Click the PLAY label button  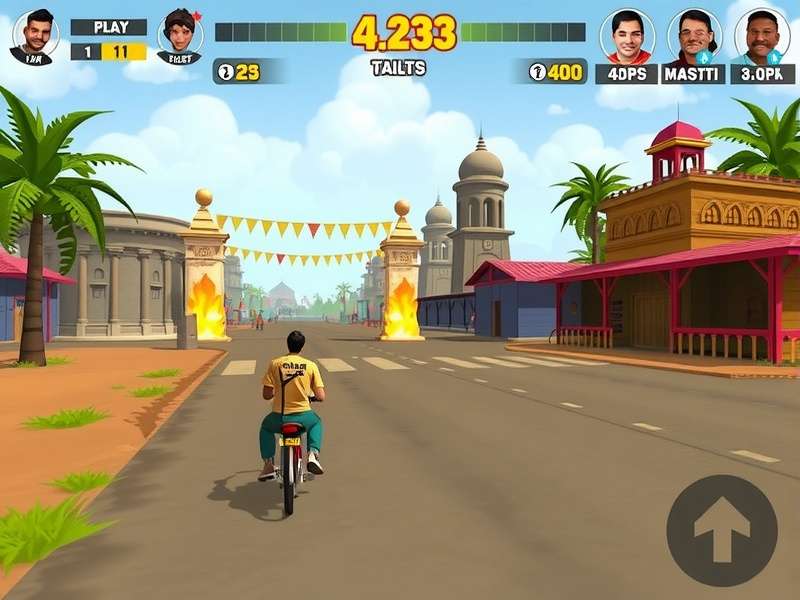coord(109,27)
